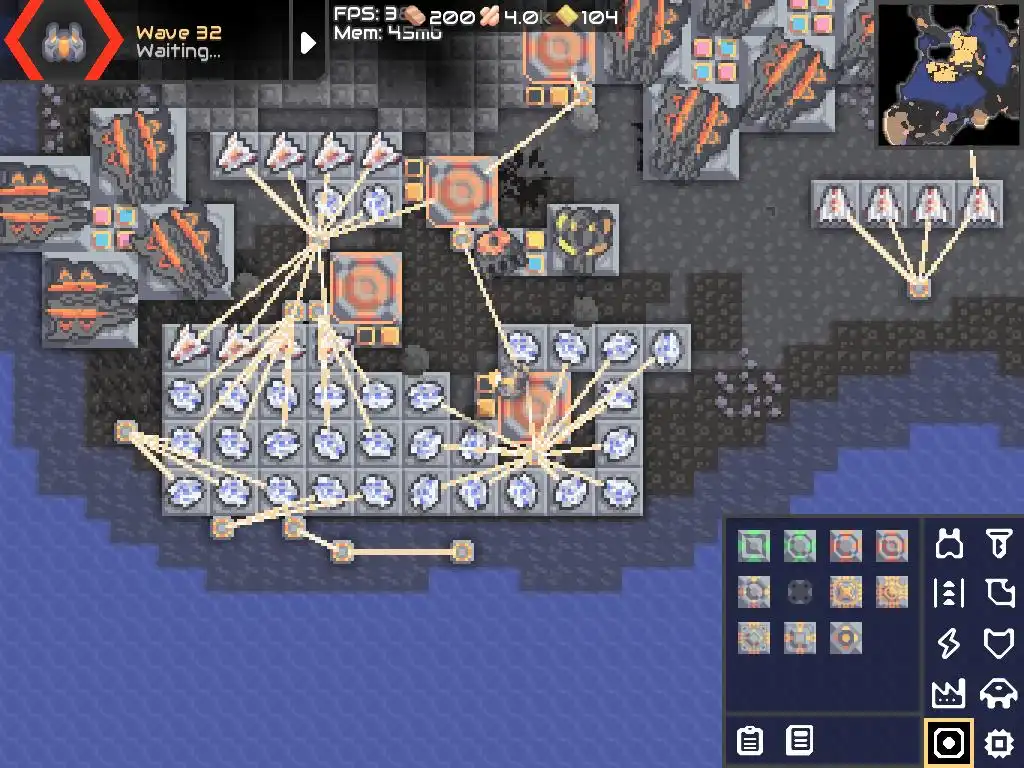Click the list document icon beside the clipboard
This screenshot has width=1024, height=768.
point(799,741)
